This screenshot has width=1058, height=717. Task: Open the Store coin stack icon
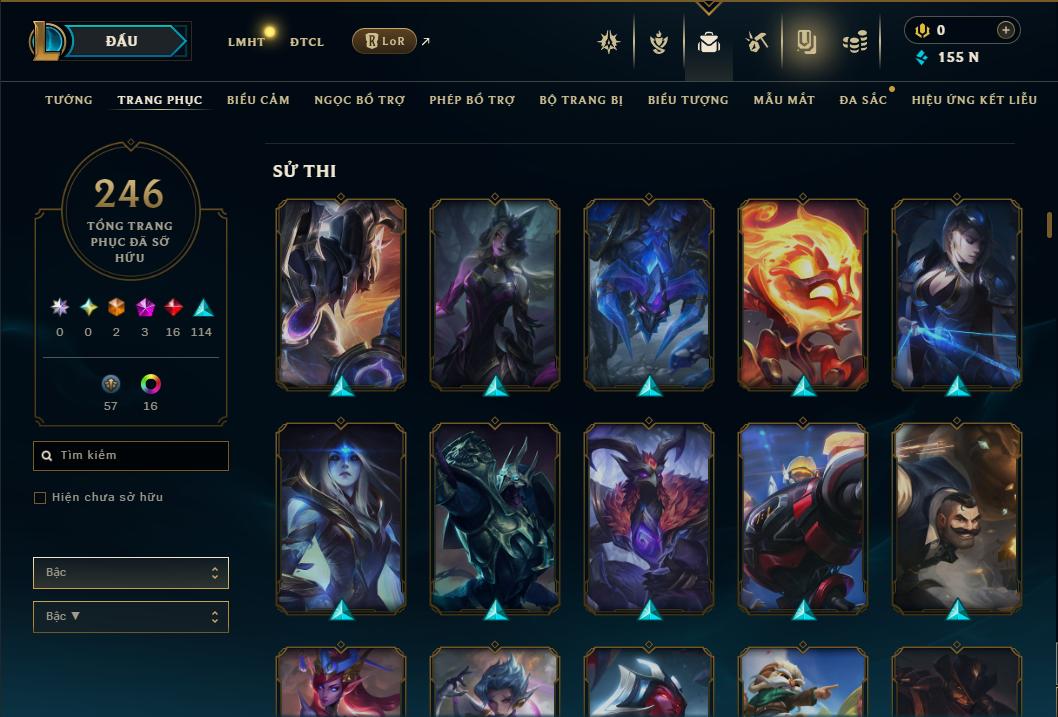click(854, 42)
